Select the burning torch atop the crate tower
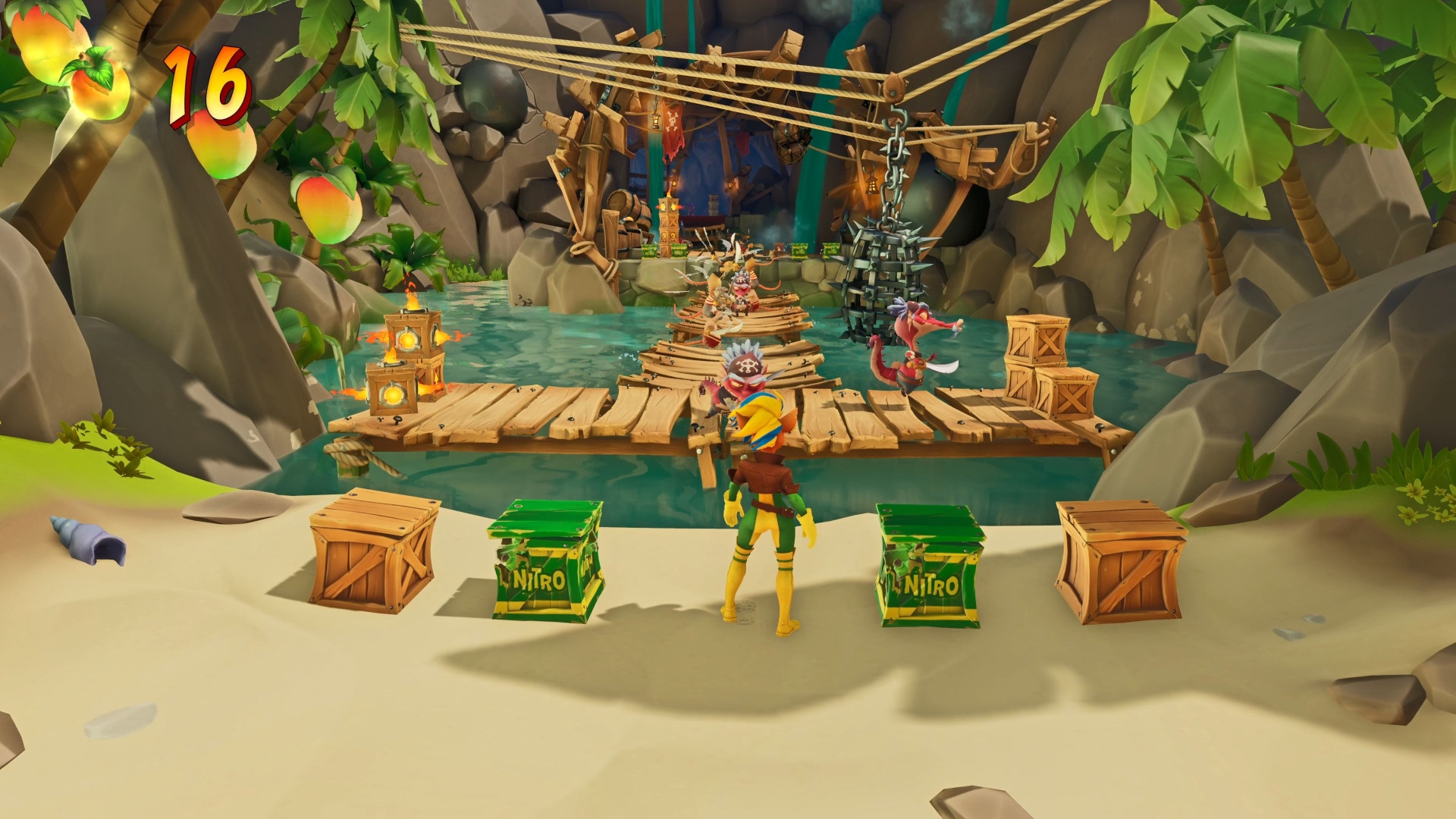Screen dimensions: 1456x819 [x=670, y=193]
